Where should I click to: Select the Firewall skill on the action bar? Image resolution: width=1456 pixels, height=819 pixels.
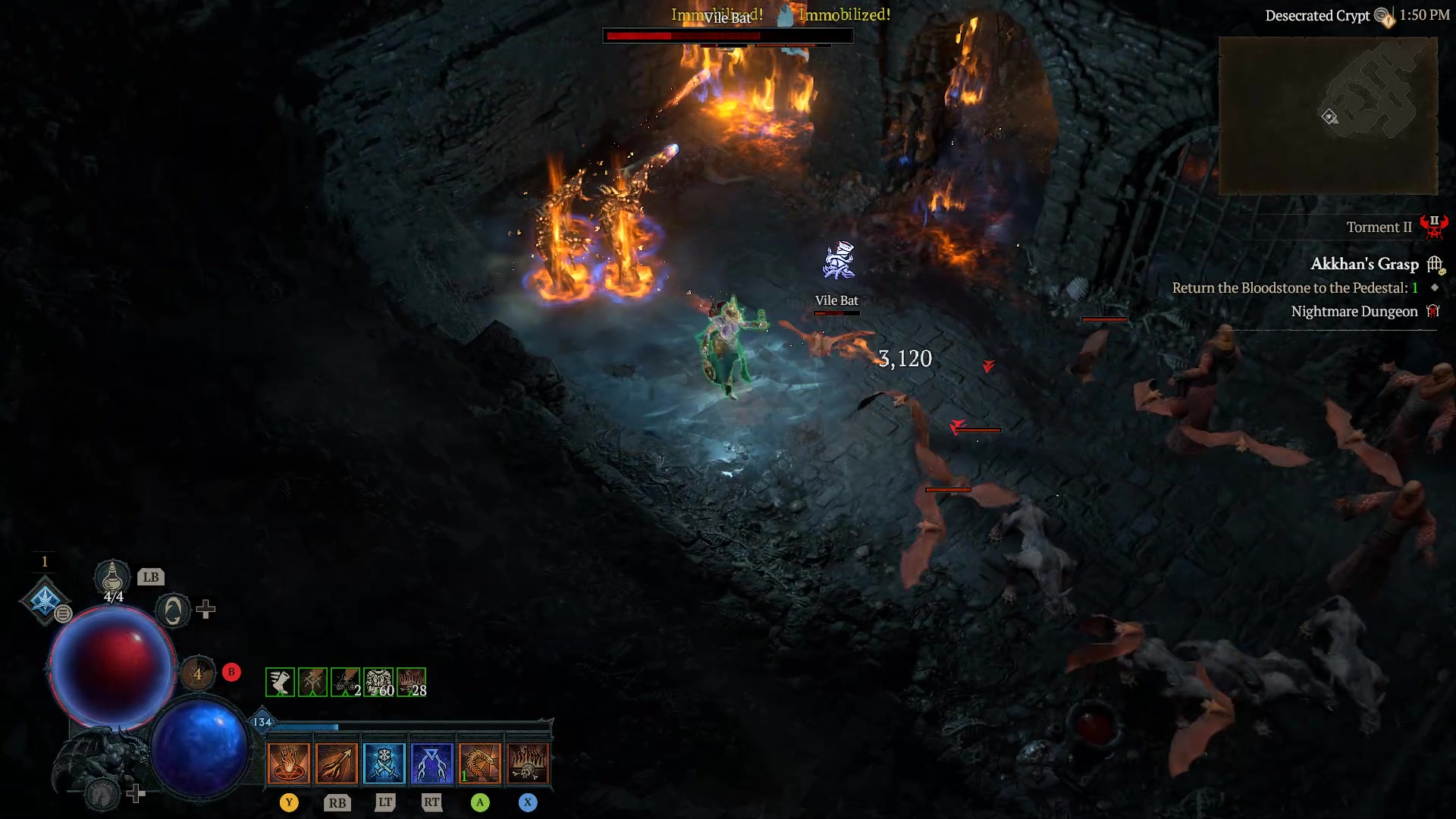[290, 762]
